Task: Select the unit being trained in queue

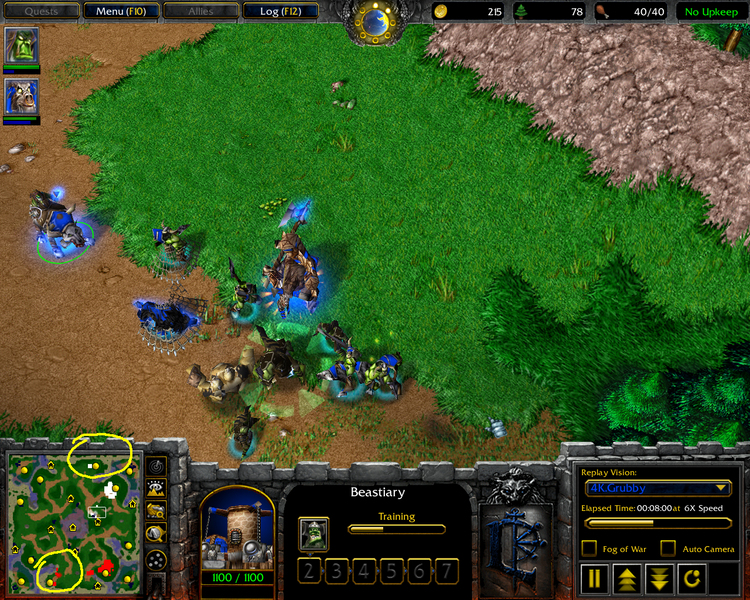Action: coord(313,533)
